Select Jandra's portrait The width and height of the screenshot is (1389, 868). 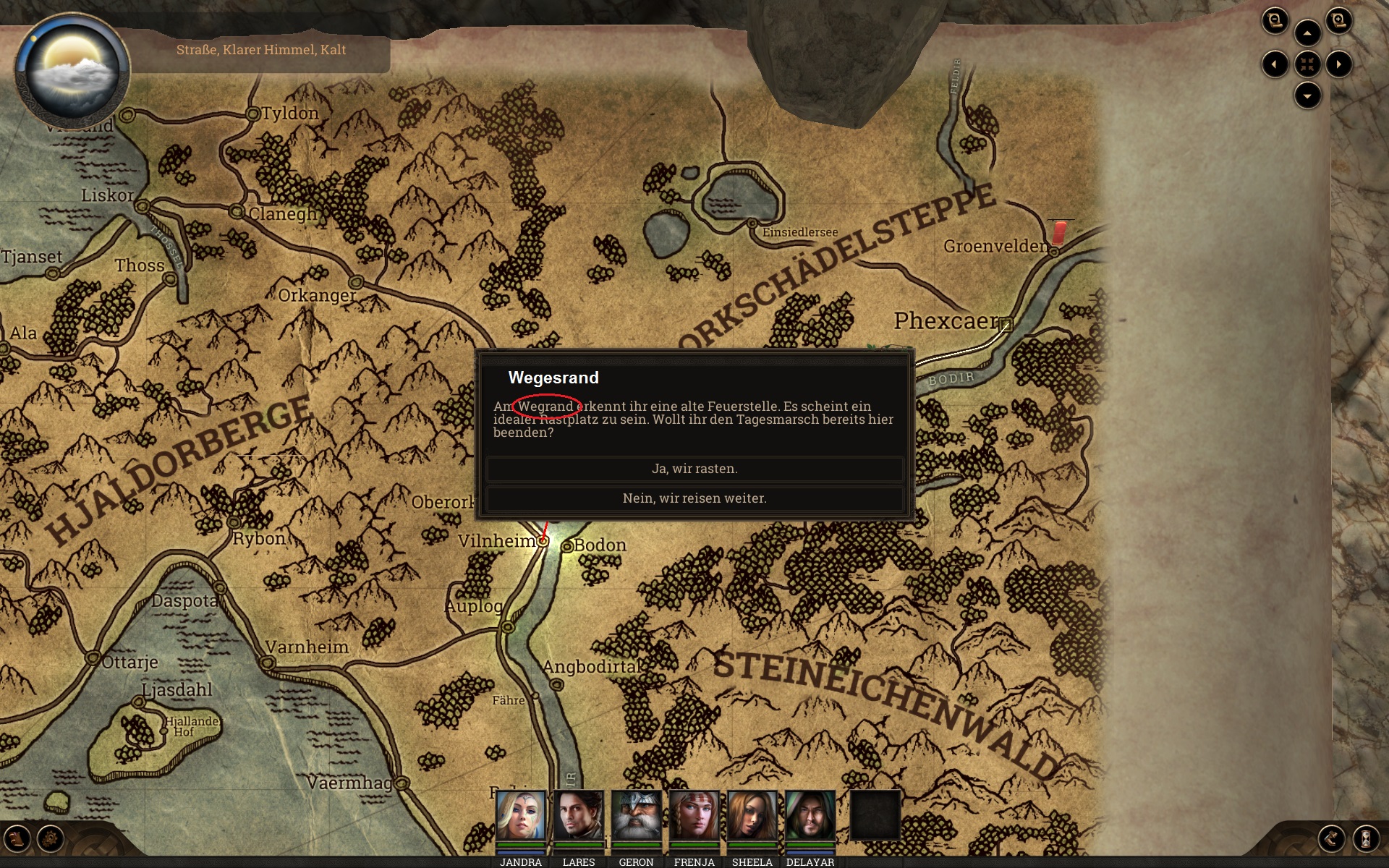click(521, 816)
